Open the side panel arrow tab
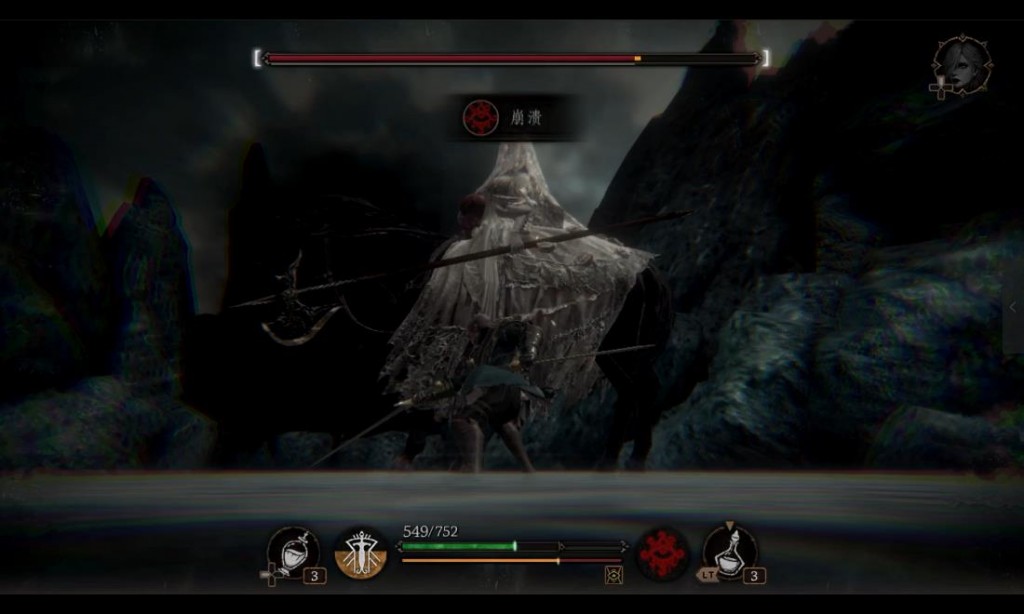The height and width of the screenshot is (614, 1024). [x=1013, y=308]
